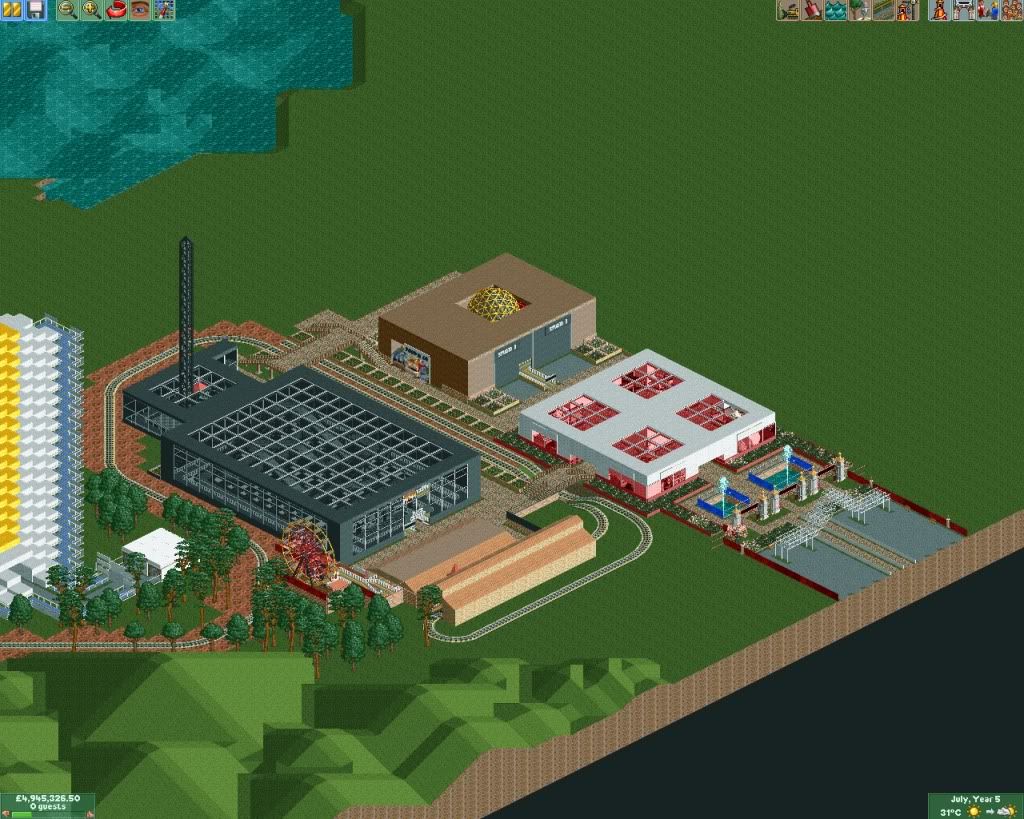
Task: Open the scenery placement window
Action: pyautogui.click(x=860, y=10)
